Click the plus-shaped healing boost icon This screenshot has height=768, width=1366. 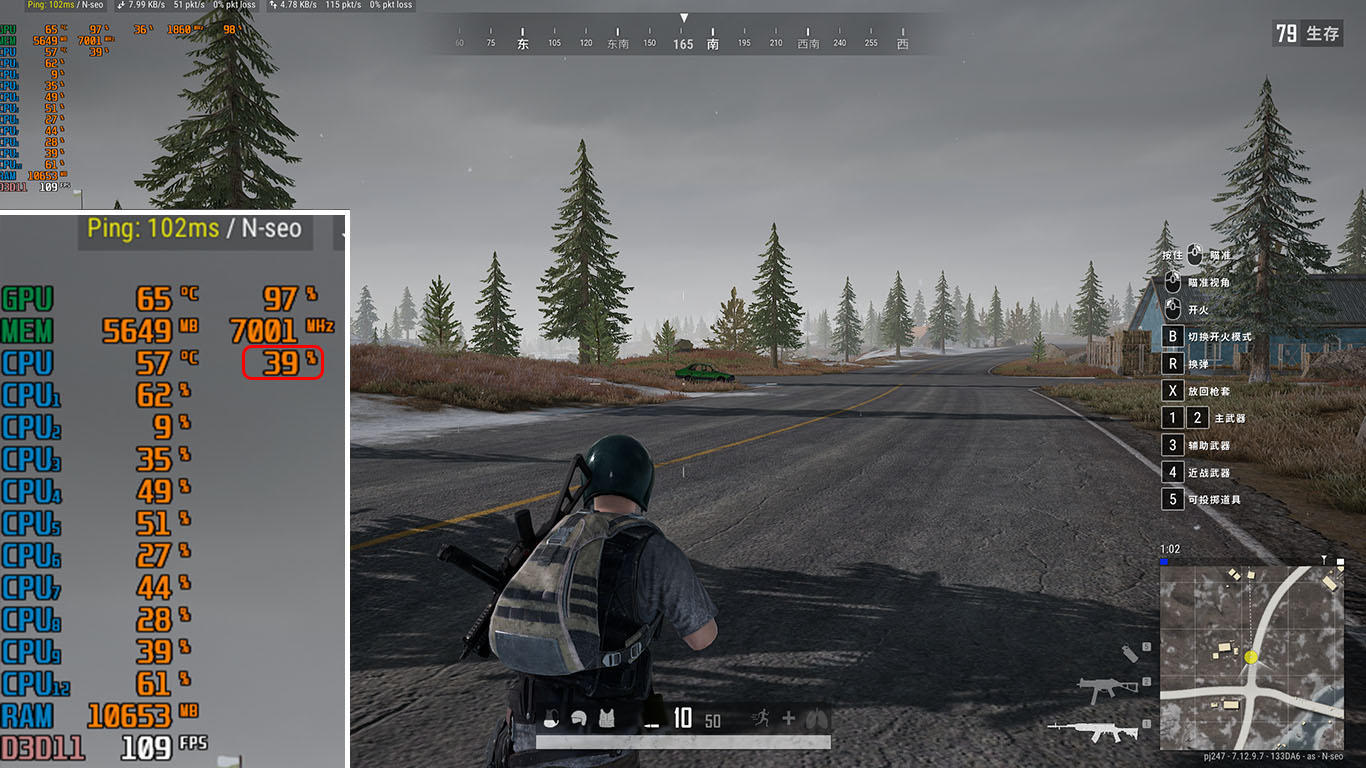pyautogui.click(x=789, y=718)
